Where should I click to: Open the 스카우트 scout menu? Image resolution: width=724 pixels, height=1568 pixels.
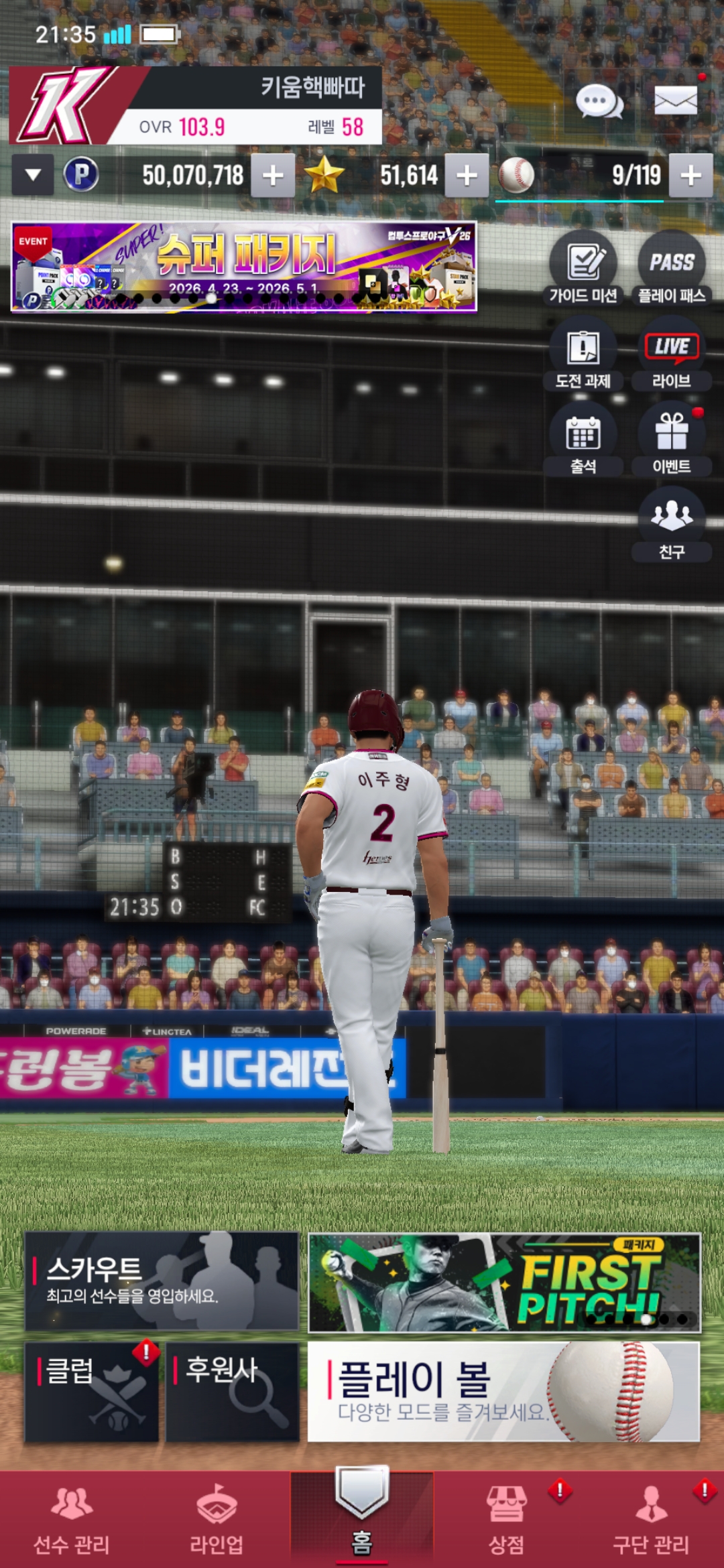pos(162,1281)
